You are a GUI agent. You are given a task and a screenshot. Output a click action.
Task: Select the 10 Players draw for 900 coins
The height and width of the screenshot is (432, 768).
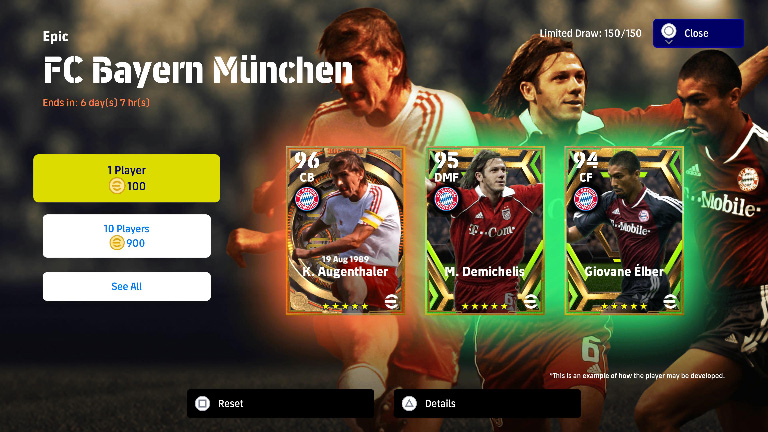(x=126, y=236)
